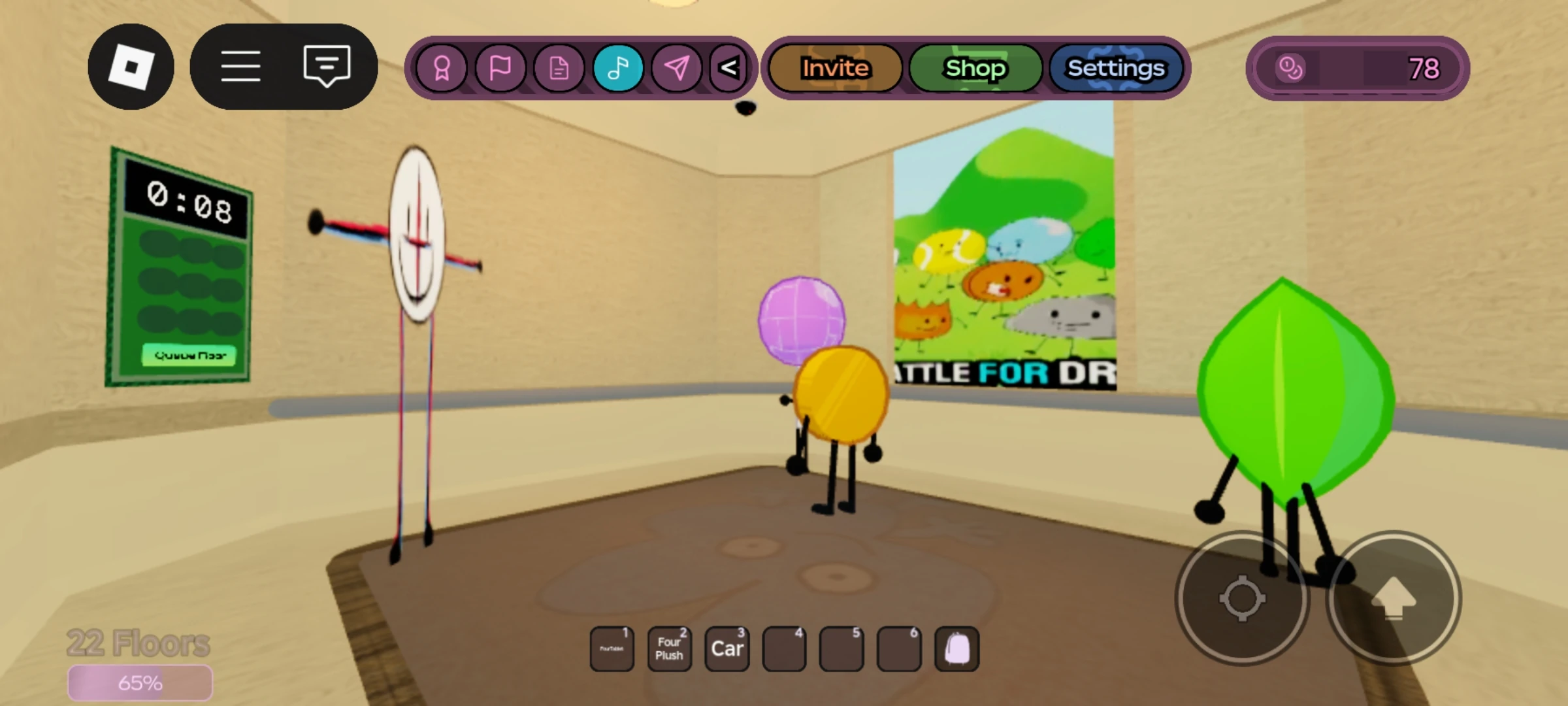
Task: Open the document notes icon
Action: point(559,68)
